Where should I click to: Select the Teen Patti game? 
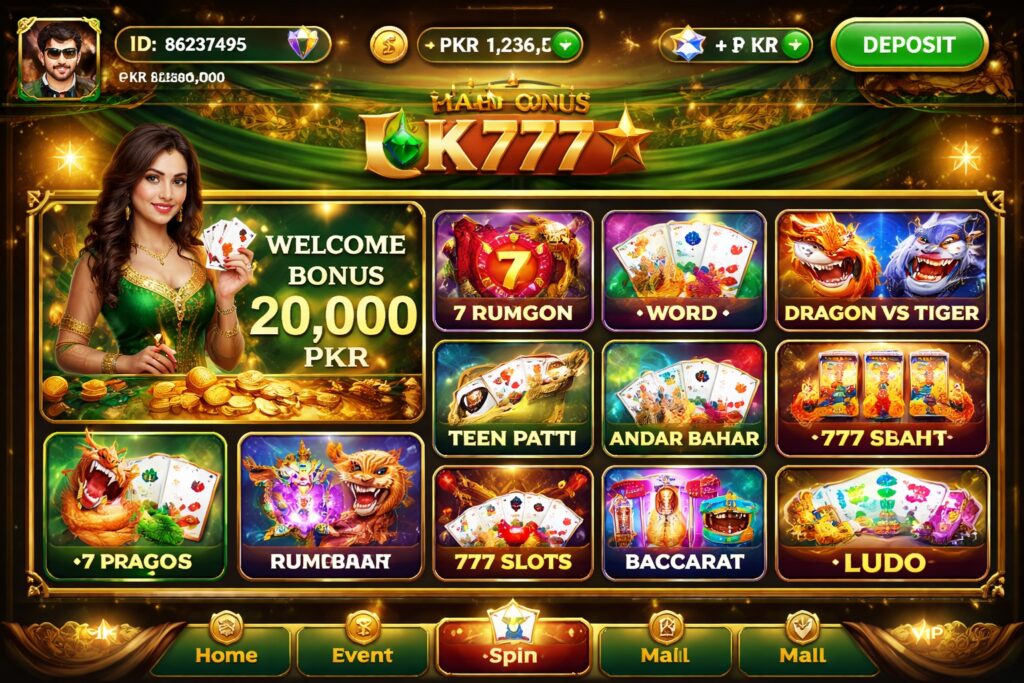(512, 398)
